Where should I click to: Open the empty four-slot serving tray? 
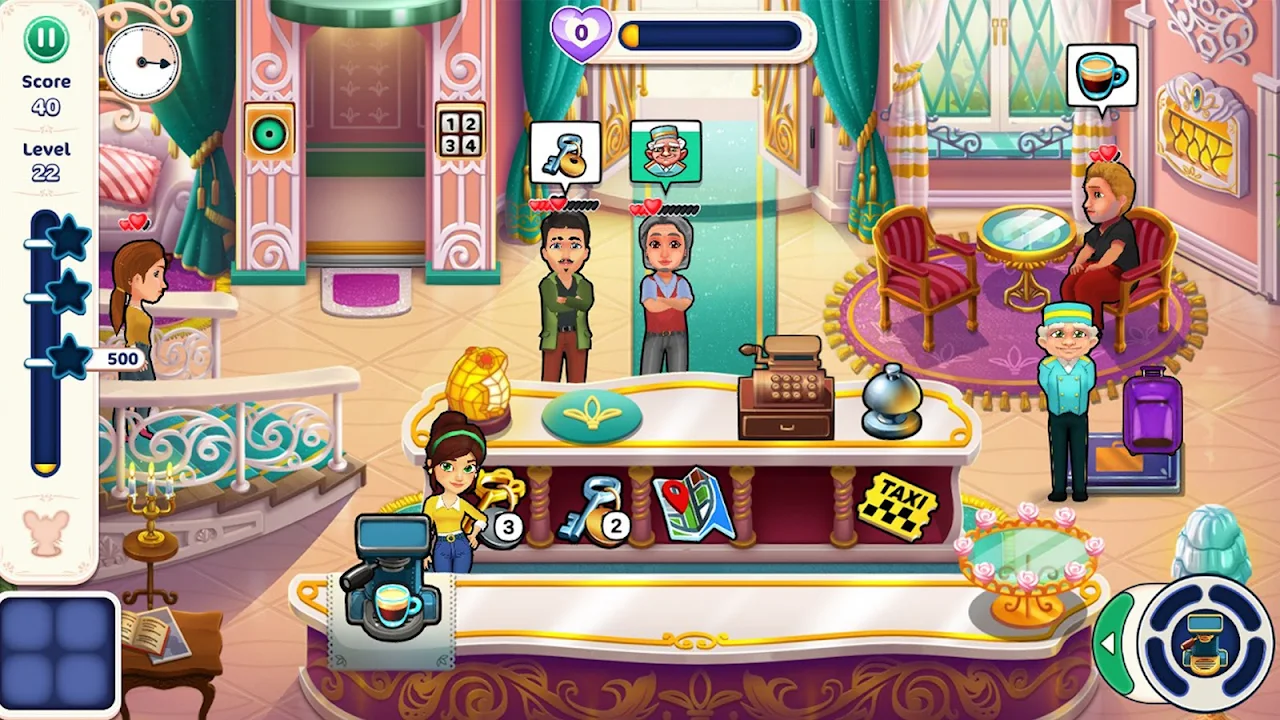(x=58, y=654)
